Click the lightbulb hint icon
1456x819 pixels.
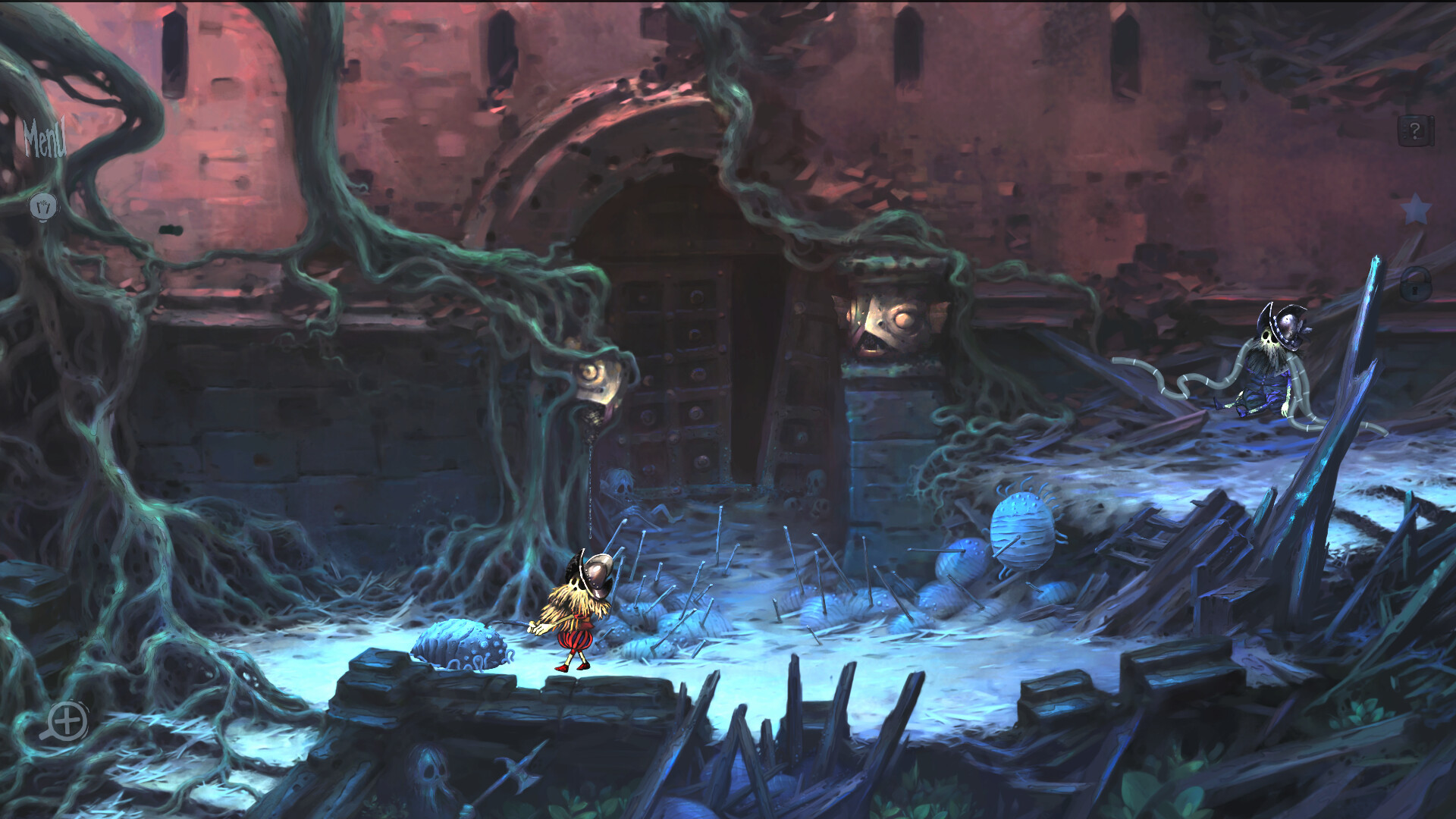coord(44,206)
